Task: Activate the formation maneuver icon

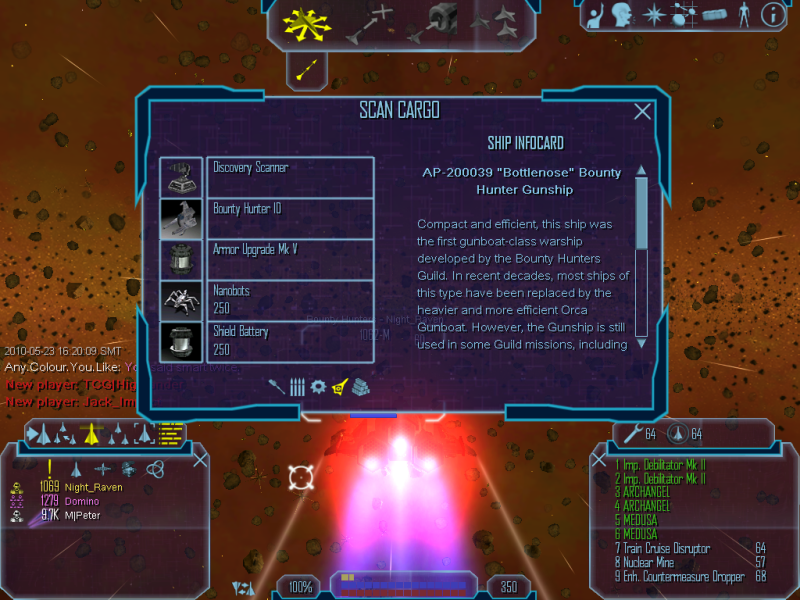Action: pos(495,22)
